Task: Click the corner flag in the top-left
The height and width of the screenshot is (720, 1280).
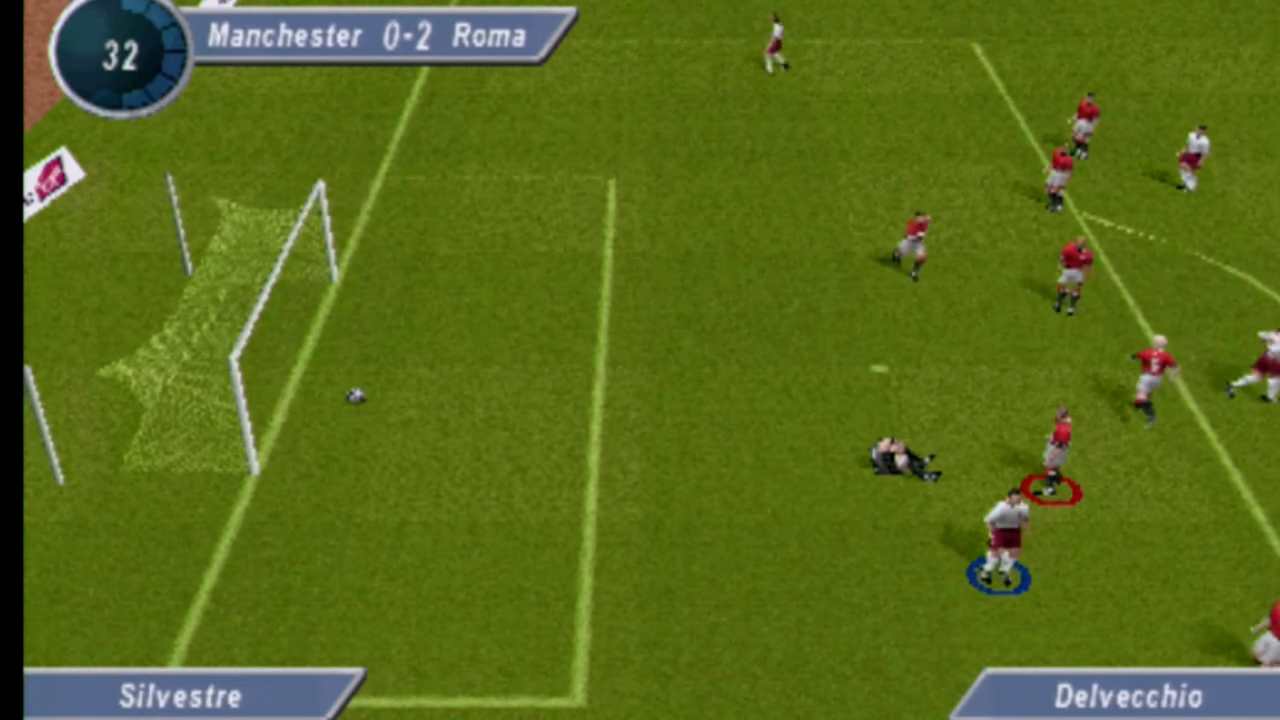Action: tap(52, 180)
